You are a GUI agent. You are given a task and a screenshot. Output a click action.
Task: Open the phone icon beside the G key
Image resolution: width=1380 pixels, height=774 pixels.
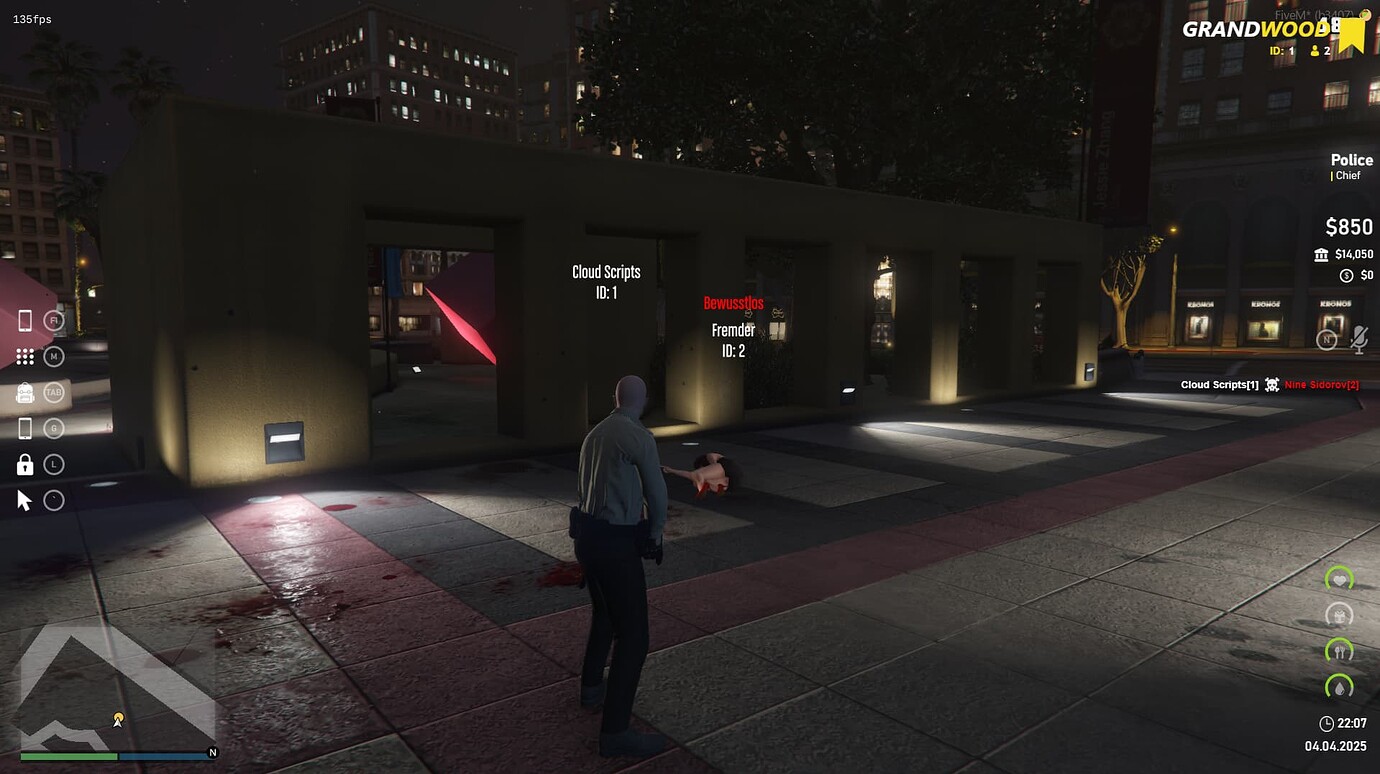coord(25,428)
